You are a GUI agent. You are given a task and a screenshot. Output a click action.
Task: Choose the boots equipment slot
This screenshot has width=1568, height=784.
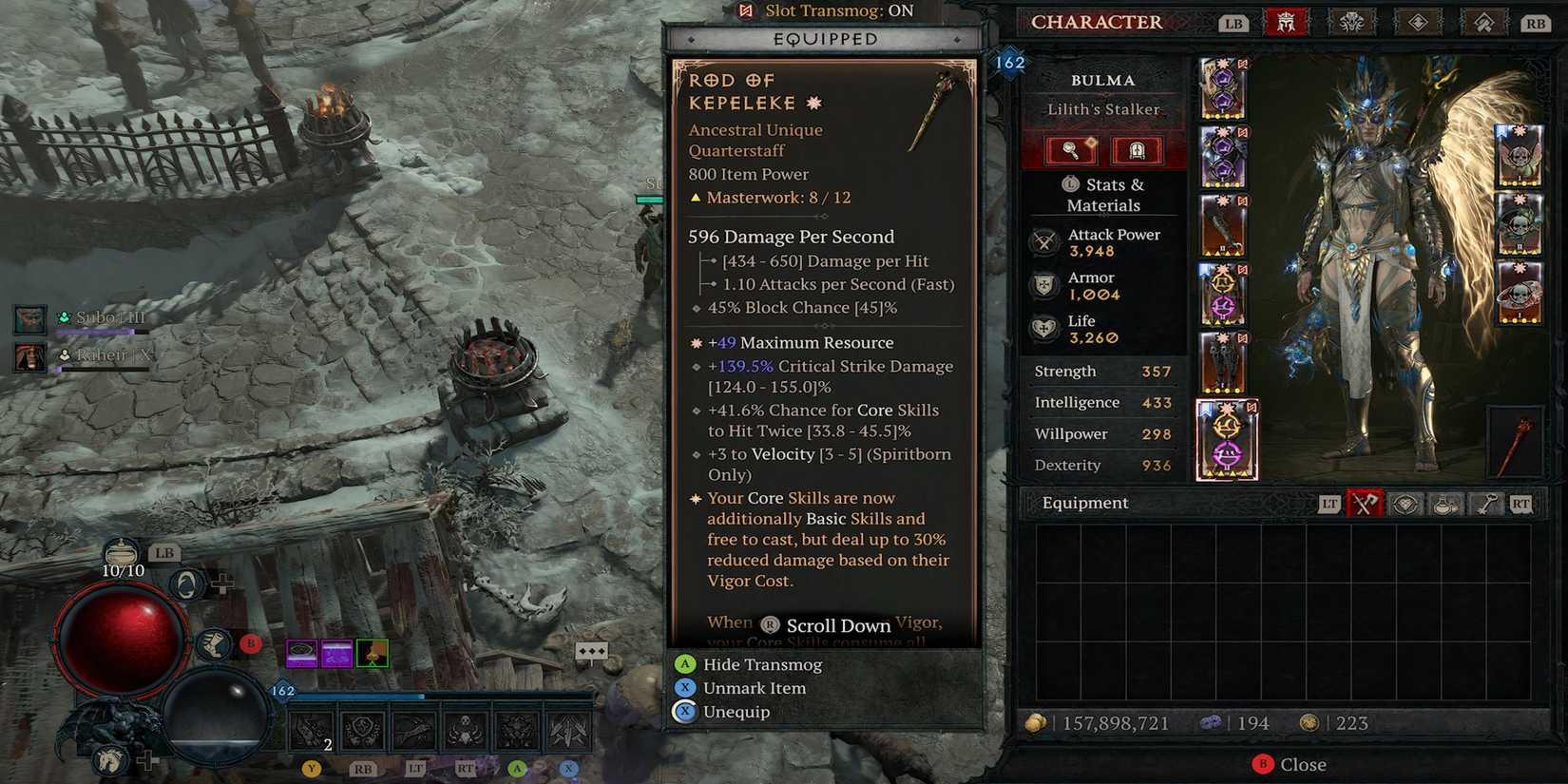[x=1223, y=362]
